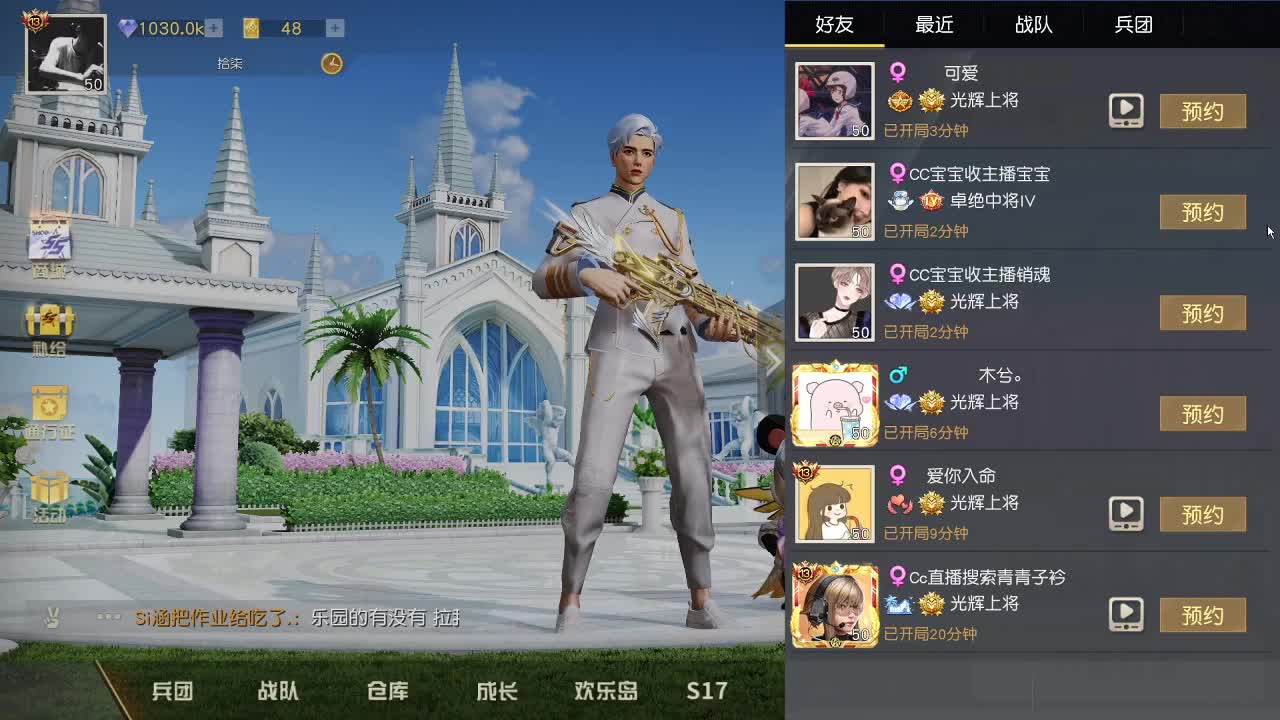The image size is (1280, 720).
Task: Click 预约 button for CC宝宝收主播宝宝
Action: tap(1203, 212)
